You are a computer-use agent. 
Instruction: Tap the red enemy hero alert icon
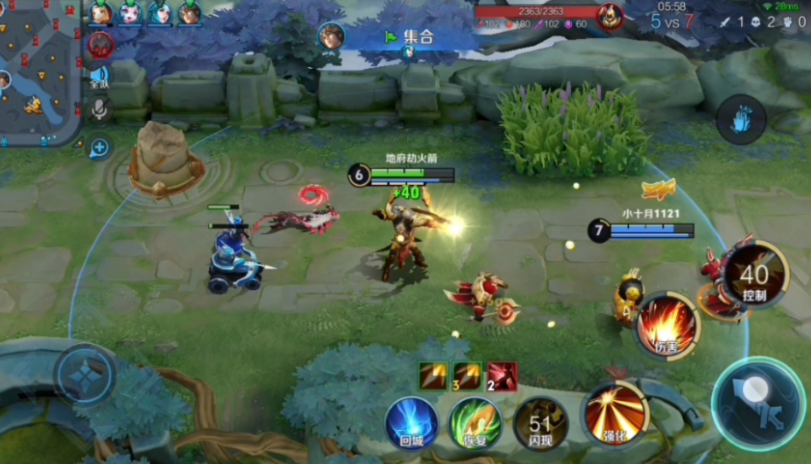click(x=100, y=44)
